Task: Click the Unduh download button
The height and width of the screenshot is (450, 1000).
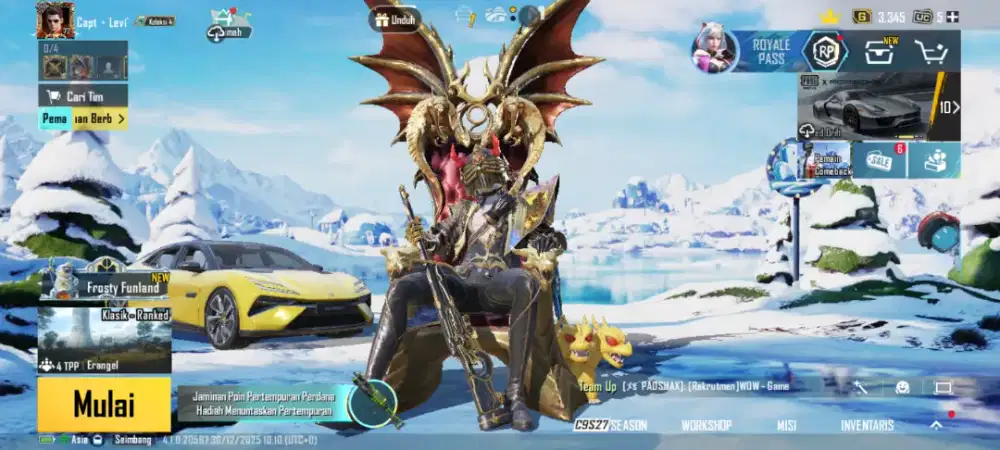Action: pos(395,19)
